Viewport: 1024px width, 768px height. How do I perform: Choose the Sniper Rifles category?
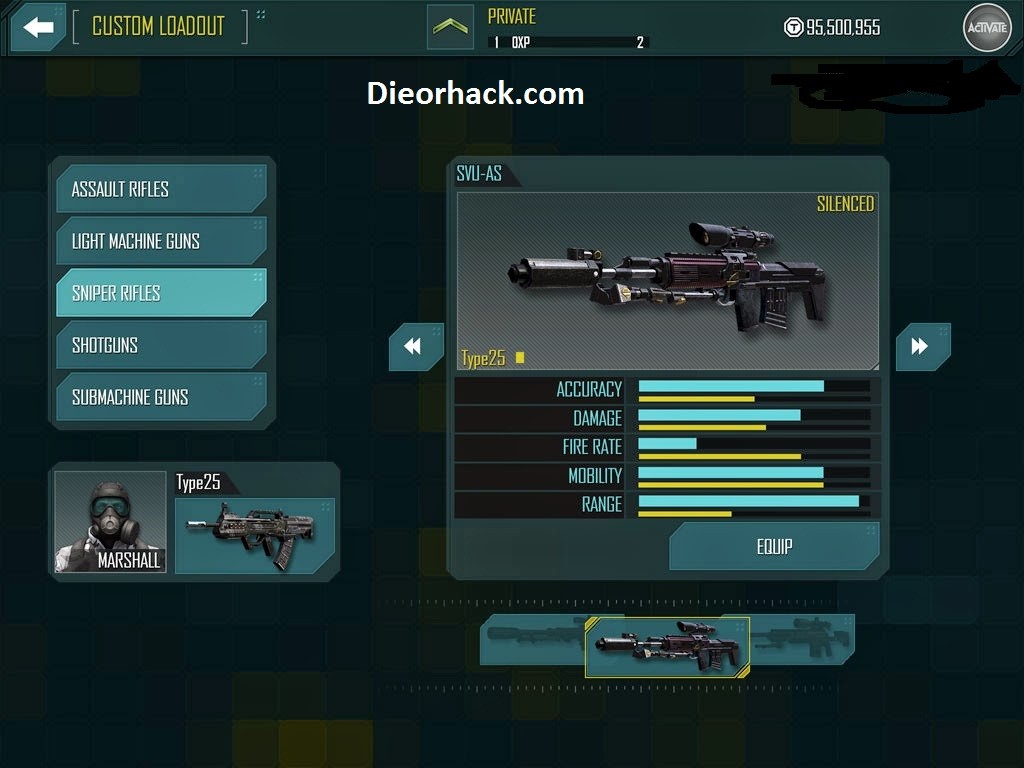161,293
